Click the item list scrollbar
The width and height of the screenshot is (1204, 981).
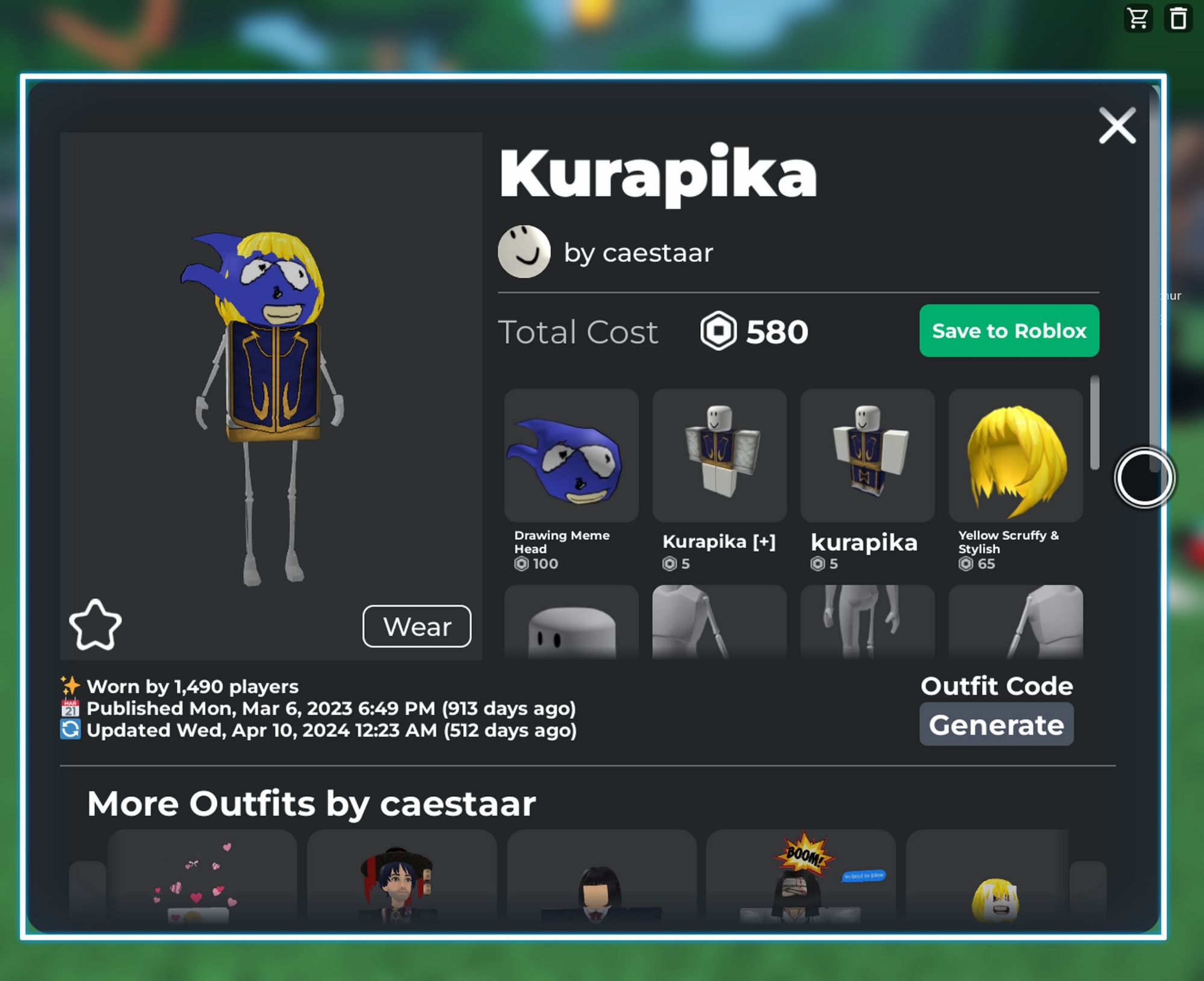pos(1094,422)
